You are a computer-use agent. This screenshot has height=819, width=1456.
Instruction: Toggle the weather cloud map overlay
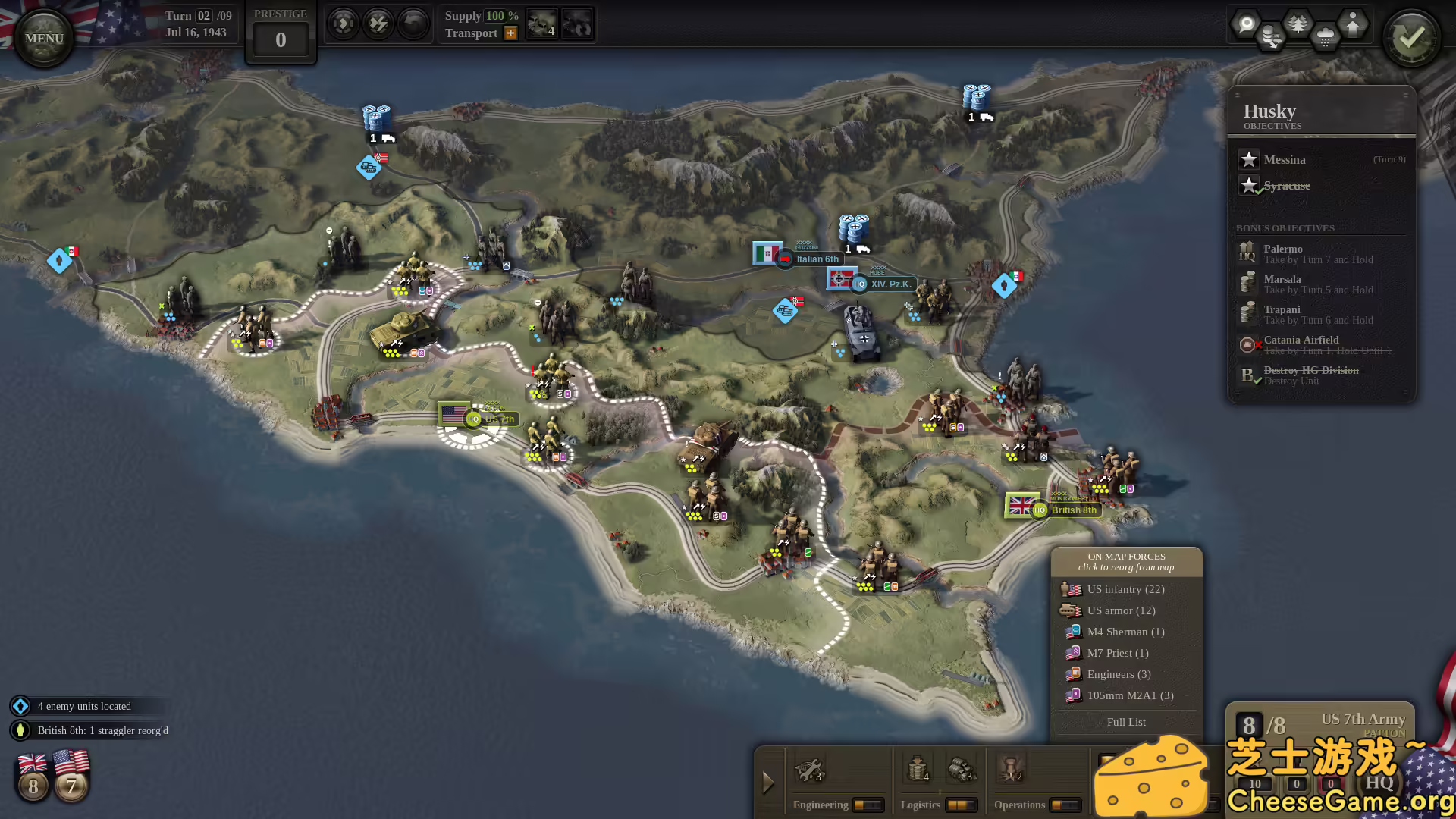pos(1325,36)
